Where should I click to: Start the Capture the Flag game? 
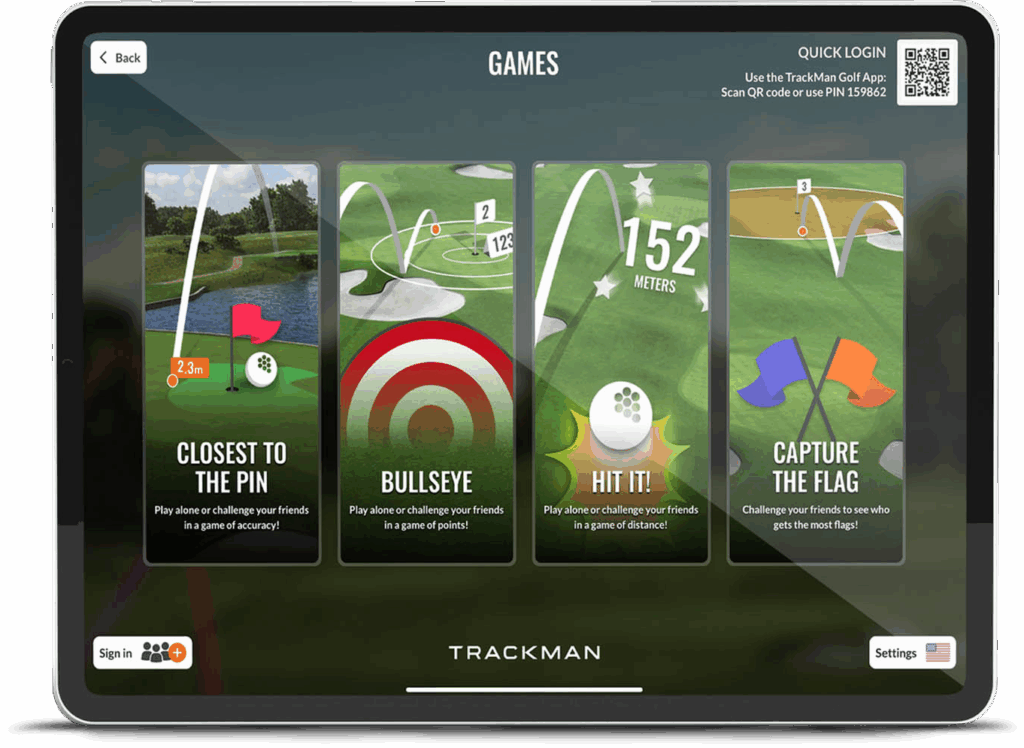pyautogui.click(x=815, y=363)
